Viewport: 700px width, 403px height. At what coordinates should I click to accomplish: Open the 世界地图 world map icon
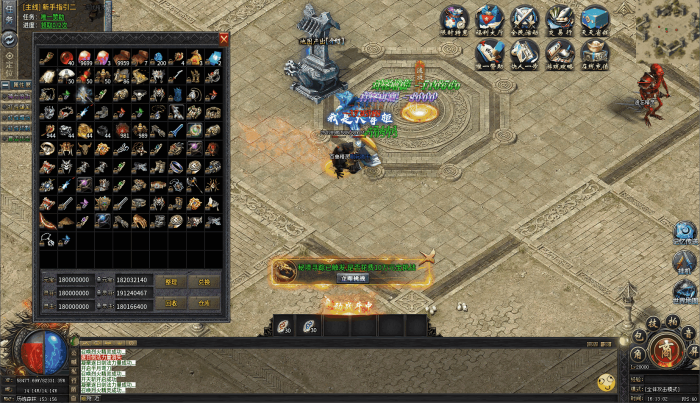click(x=685, y=294)
